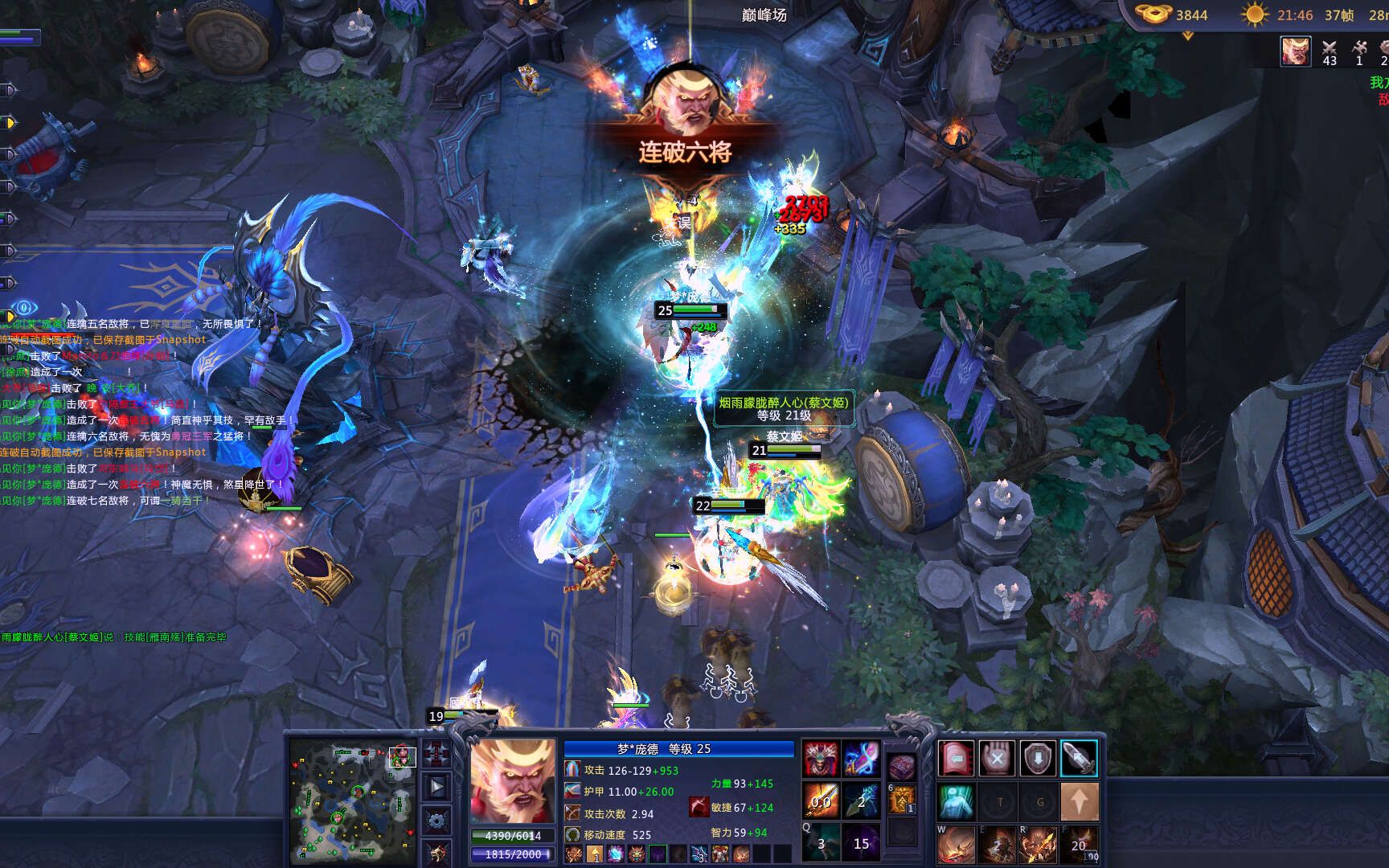Click the hero avatar on the scoreboard
The height and width of the screenshot is (868, 1389).
(1295, 51)
